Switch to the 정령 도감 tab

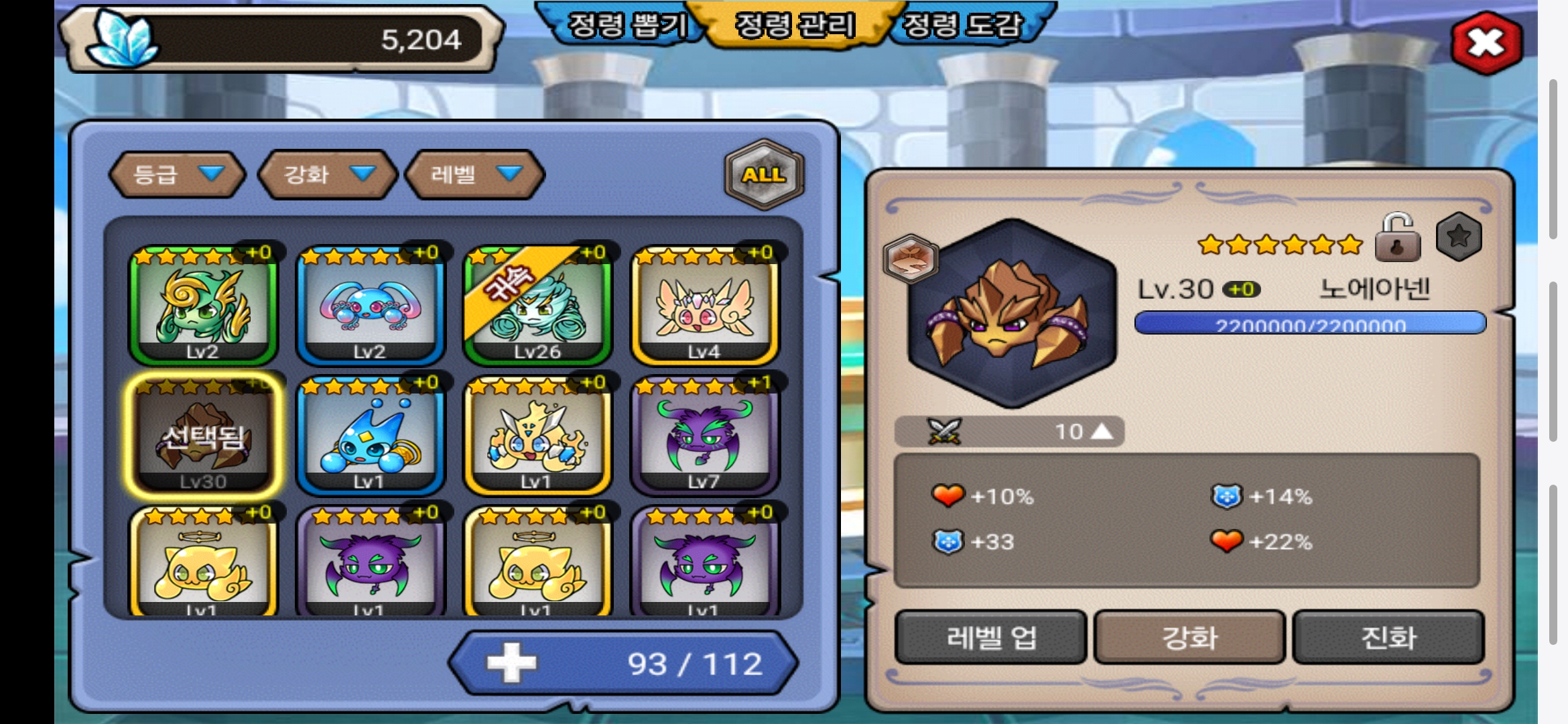[962, 25]
